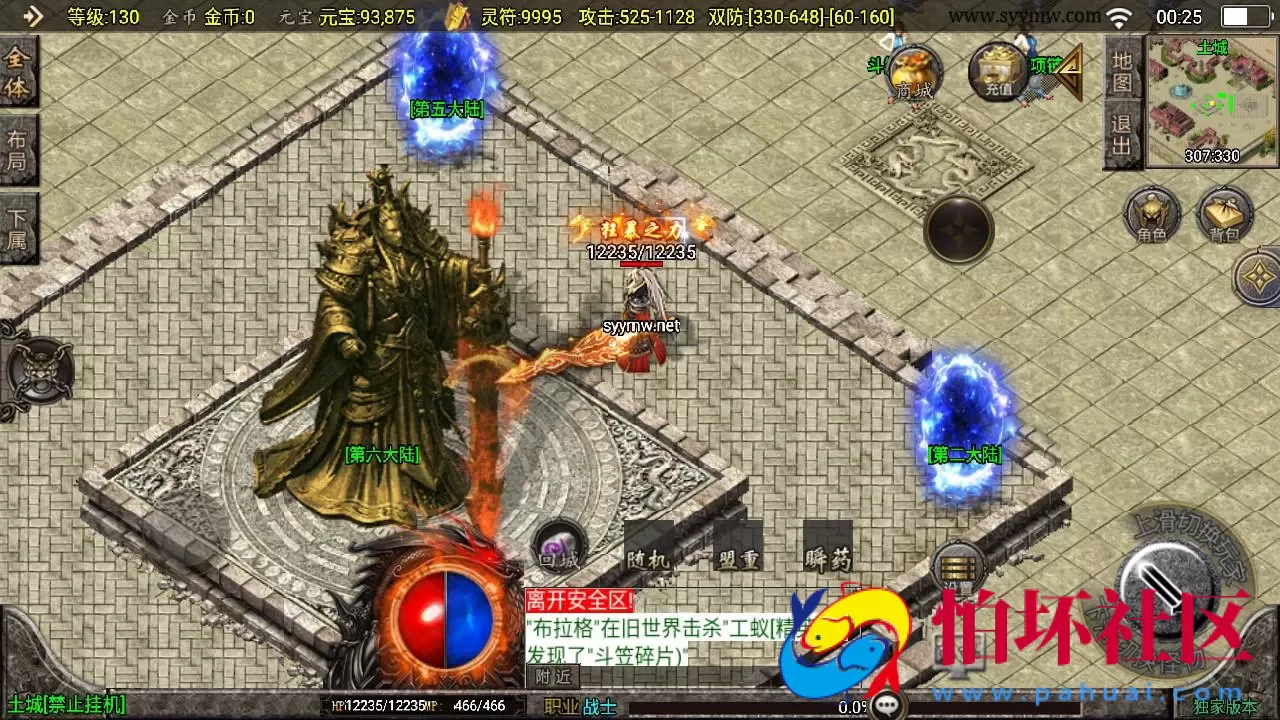The width and height of the screenshot is (1280, 720).
Task: Open the 附近 chat channel selector
Action: 551,676
